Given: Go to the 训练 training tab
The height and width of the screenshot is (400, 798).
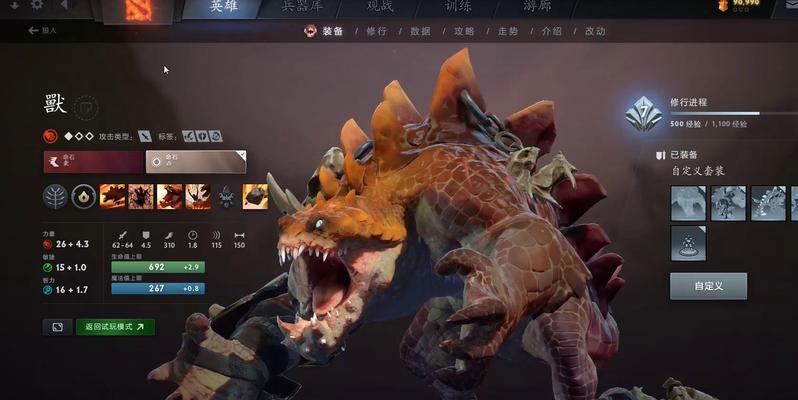Looking at the screenshot, I should click(458, 7).
